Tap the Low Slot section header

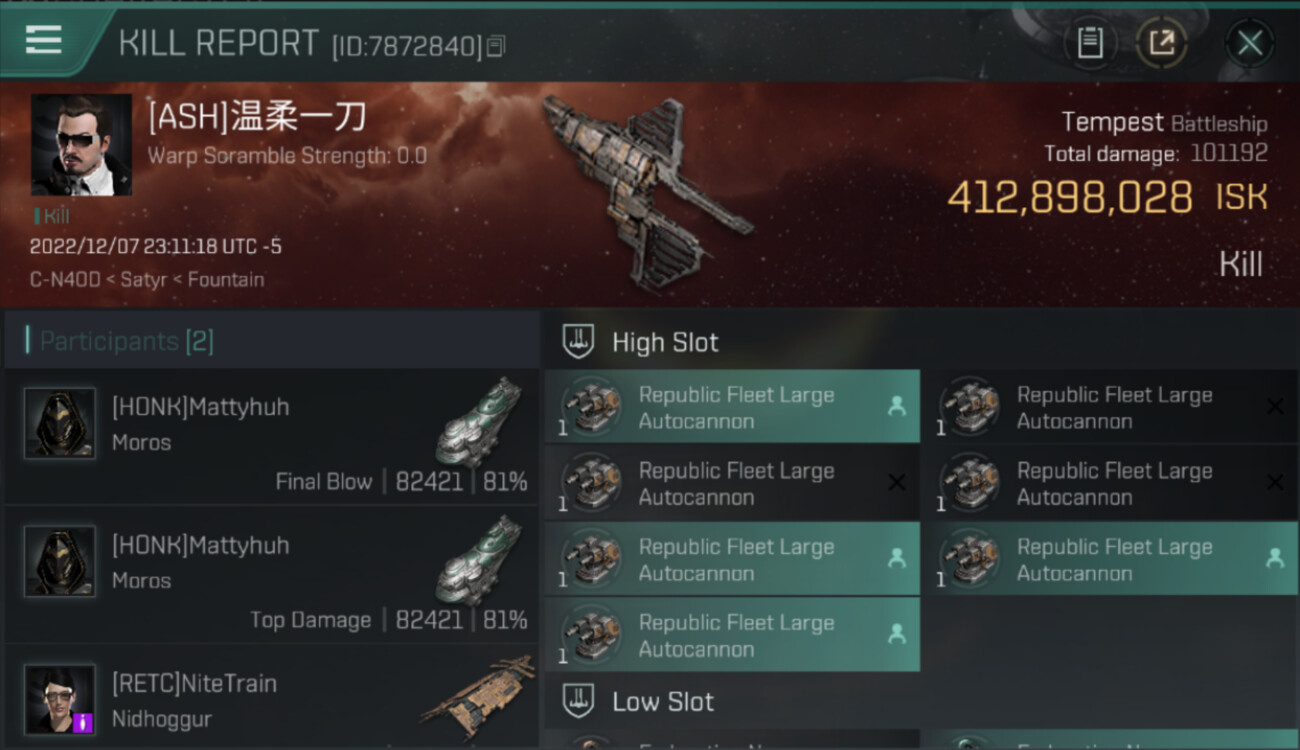[663, 702]
